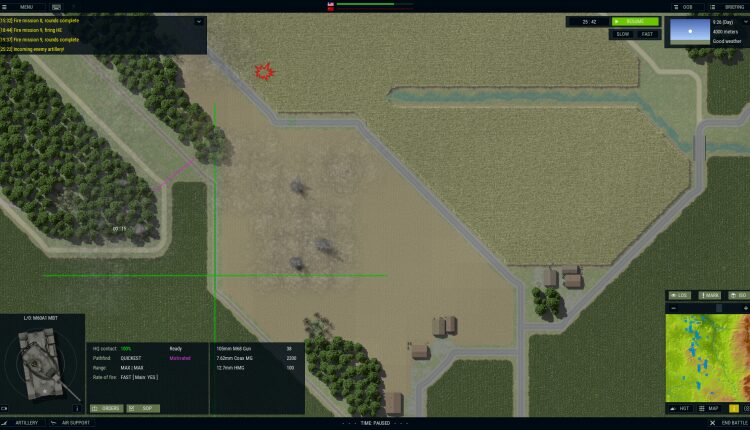Toggle the camera icon under the tank portrait
The image size is (750, 430).
point(5,408)
